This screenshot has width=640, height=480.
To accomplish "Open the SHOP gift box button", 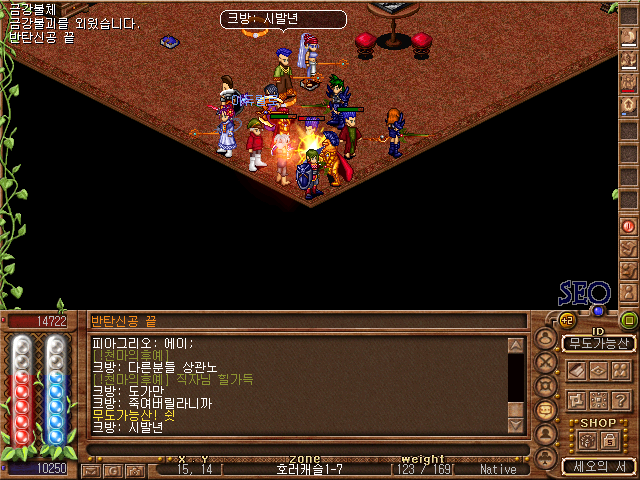I will (587, 440).
